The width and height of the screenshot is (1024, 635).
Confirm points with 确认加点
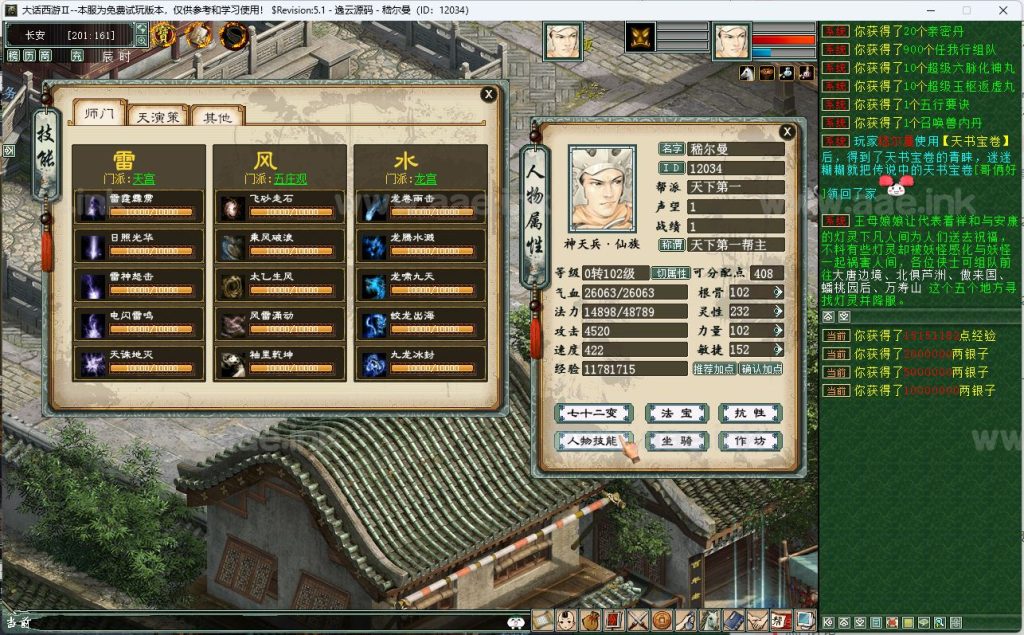click(x=761, y=369)
